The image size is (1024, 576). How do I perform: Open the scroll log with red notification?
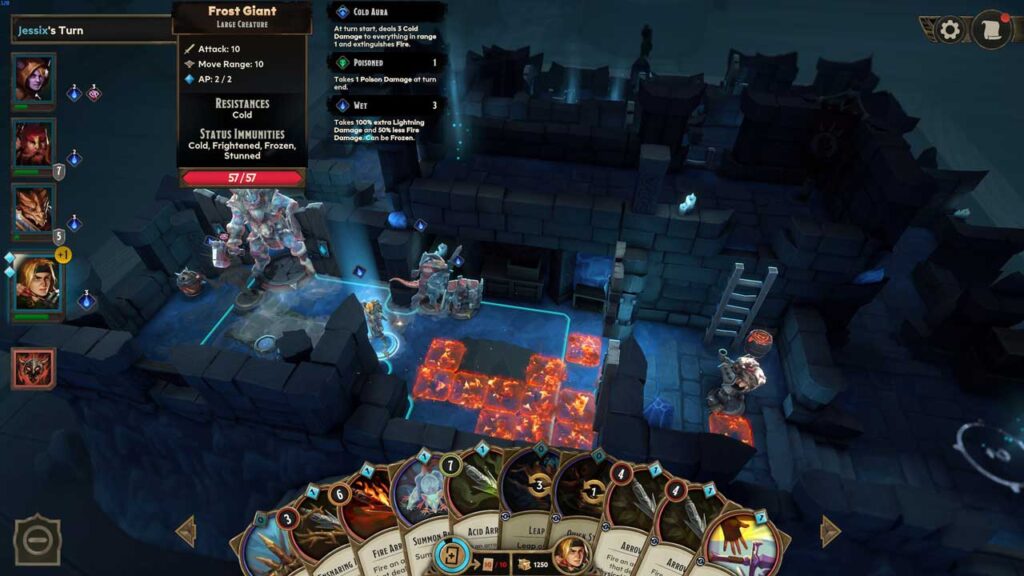tap(990, 29)
